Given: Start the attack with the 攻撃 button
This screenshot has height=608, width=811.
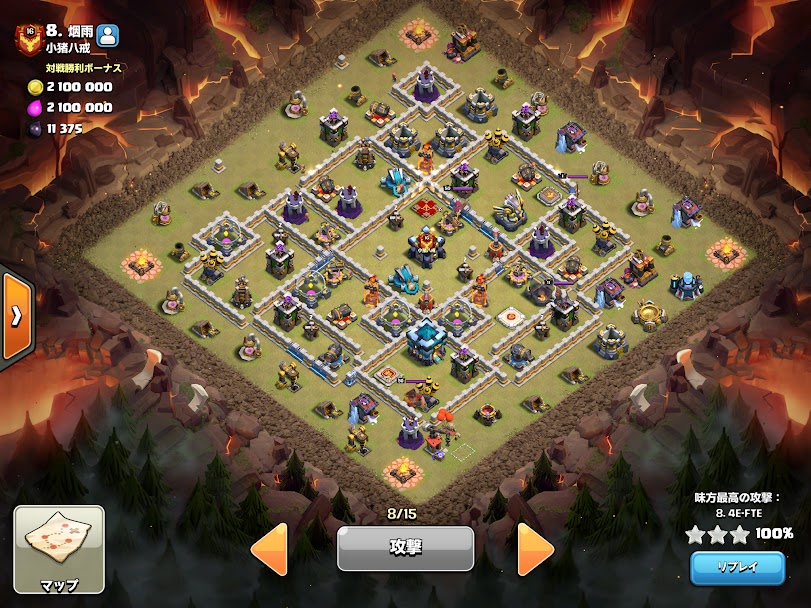Looking at the screenshot, I should click(405, 548).
